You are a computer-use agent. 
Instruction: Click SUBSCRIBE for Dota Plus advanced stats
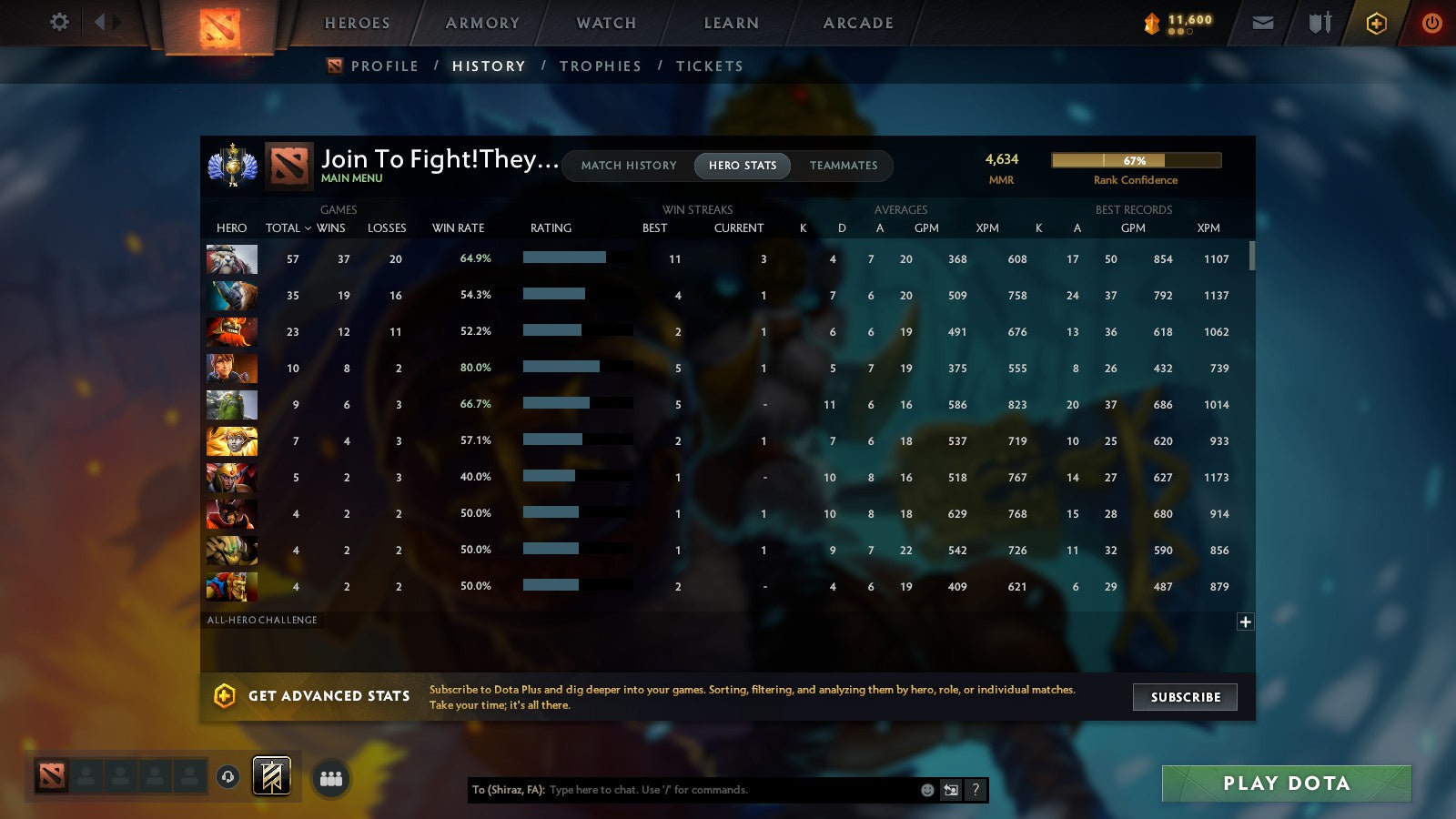(1184, 697)
